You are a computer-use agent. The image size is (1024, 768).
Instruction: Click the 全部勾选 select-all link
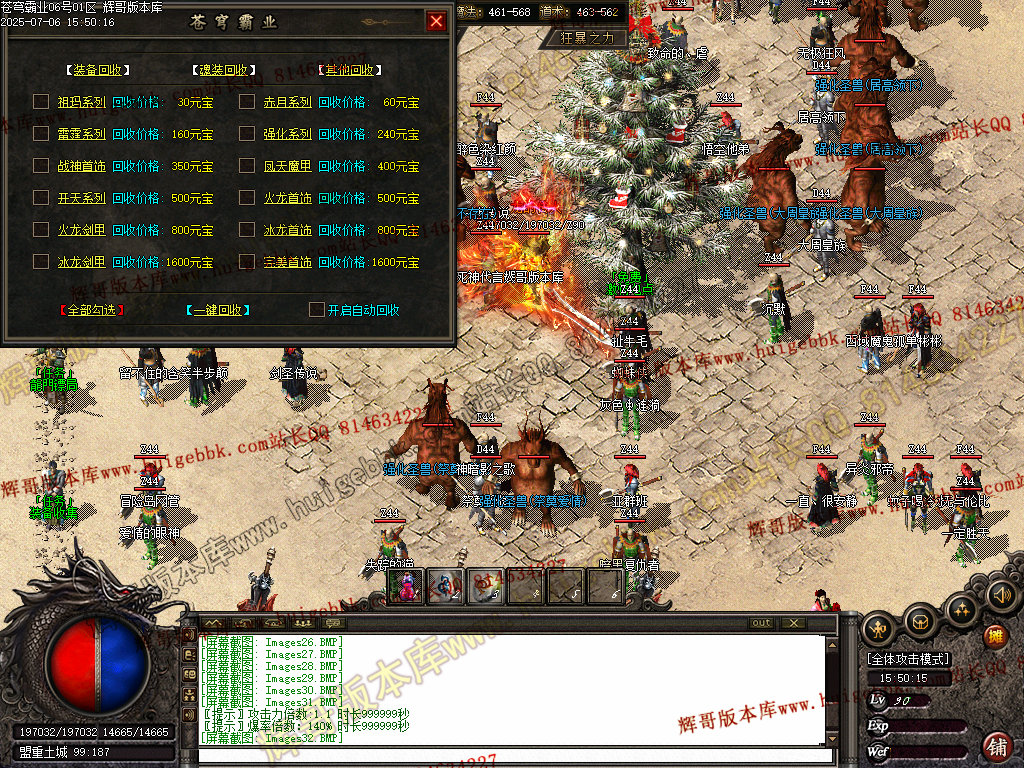(91, 310)
